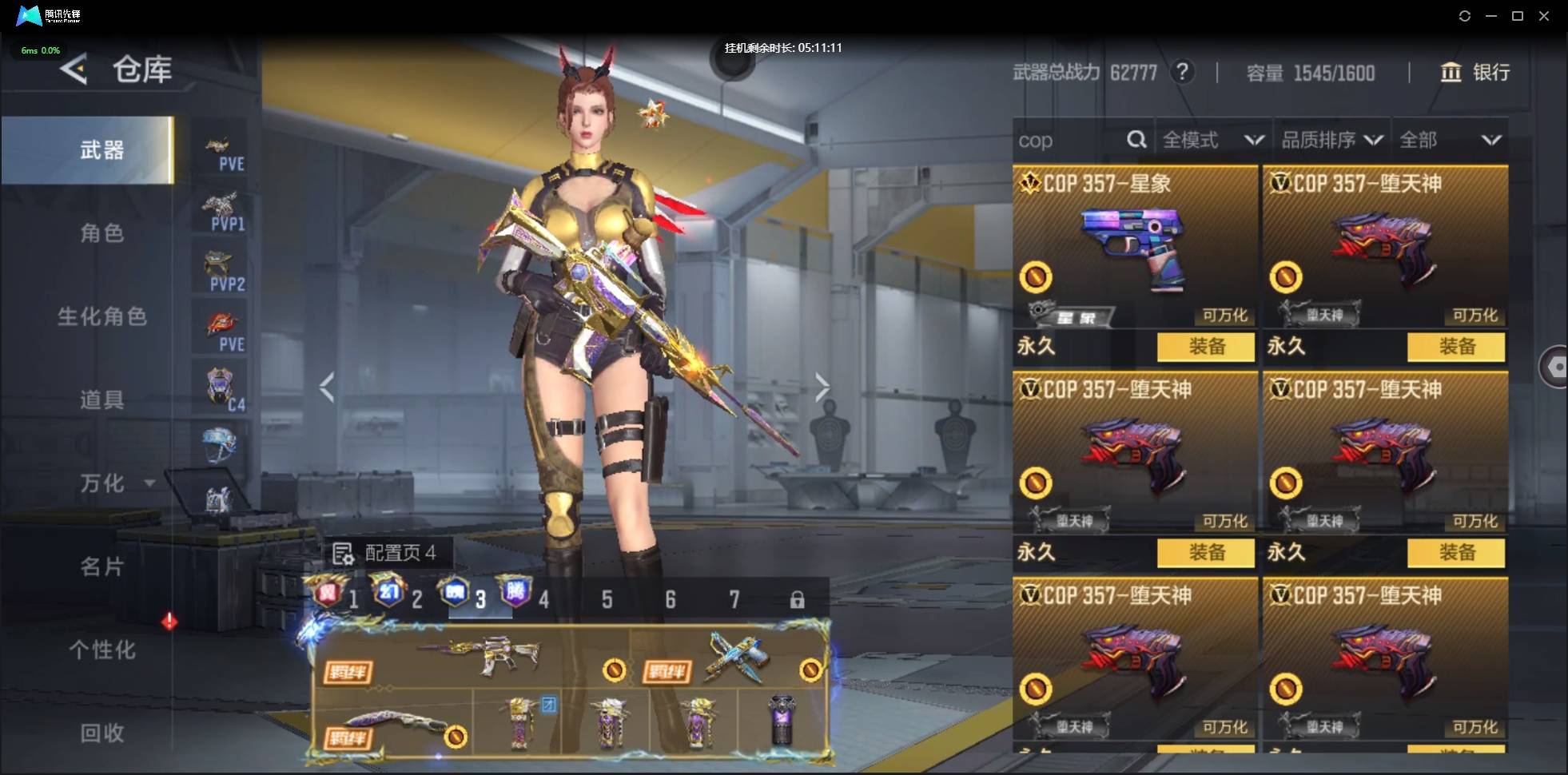Image resolution: width=1568 pixels, height=775 pixels.
Task: Switch to the 生化角色 category
Action: [x=101, y=316]
